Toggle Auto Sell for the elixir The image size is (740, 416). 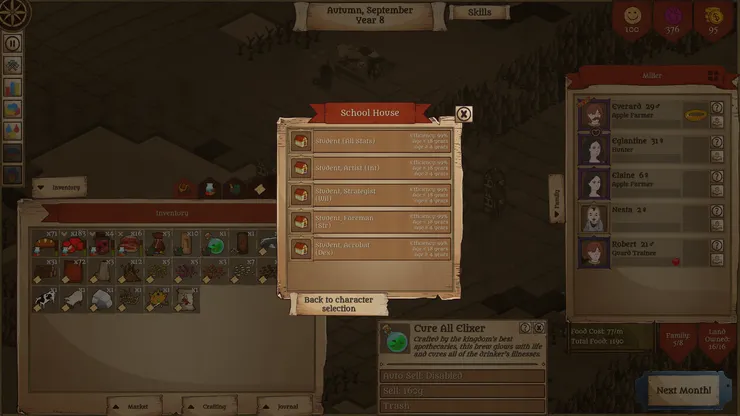[x=462, y=376]
